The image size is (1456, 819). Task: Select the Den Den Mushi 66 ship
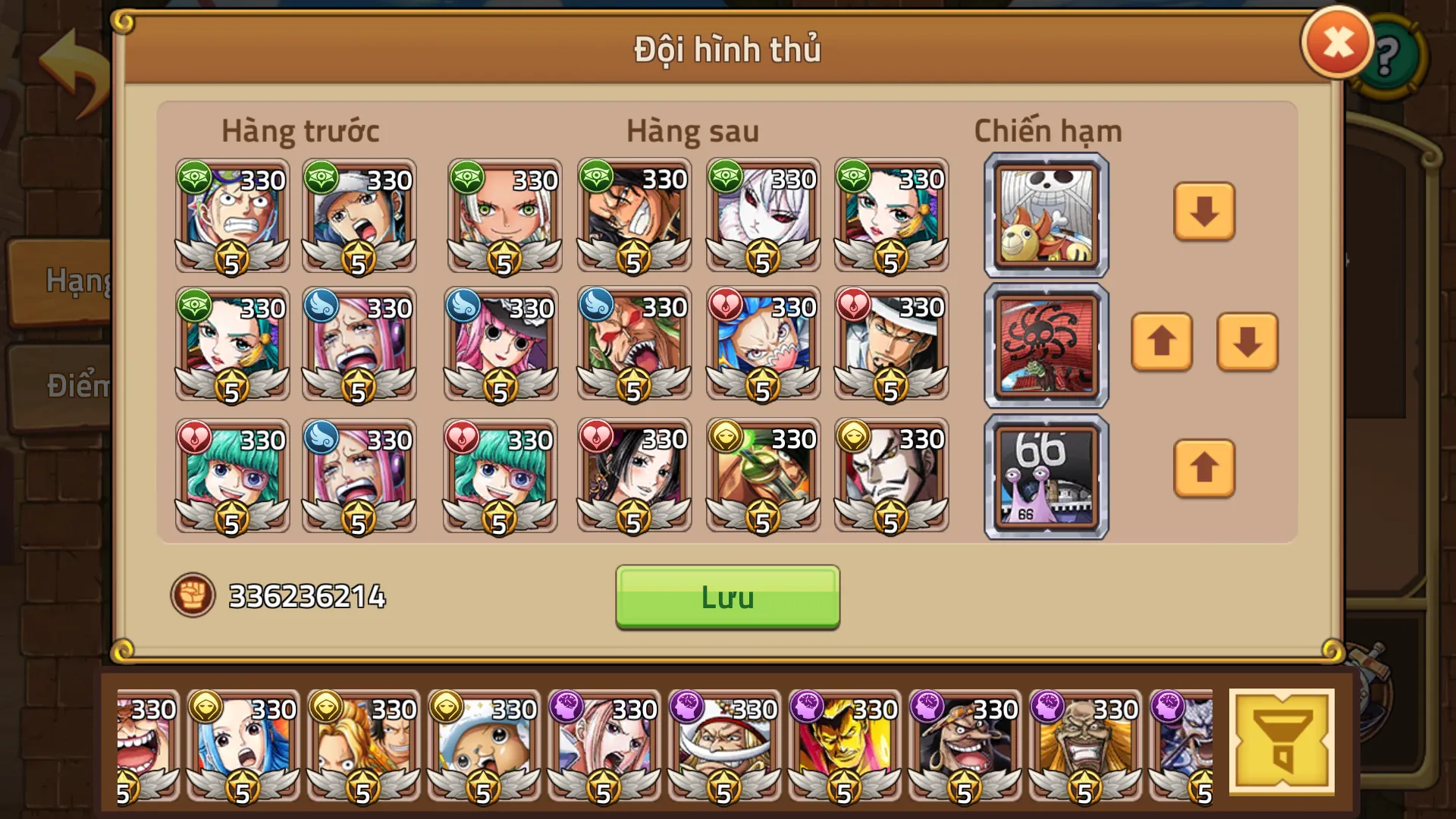(1044, 475)
